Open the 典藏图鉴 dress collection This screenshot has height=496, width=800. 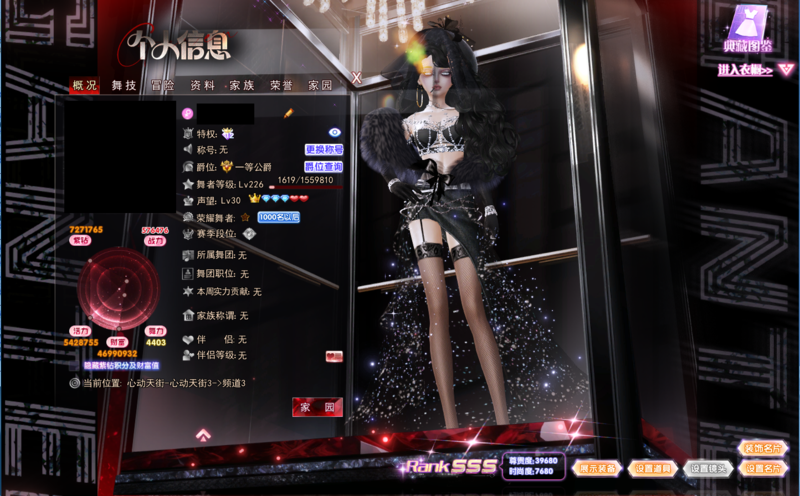point(748,30)
